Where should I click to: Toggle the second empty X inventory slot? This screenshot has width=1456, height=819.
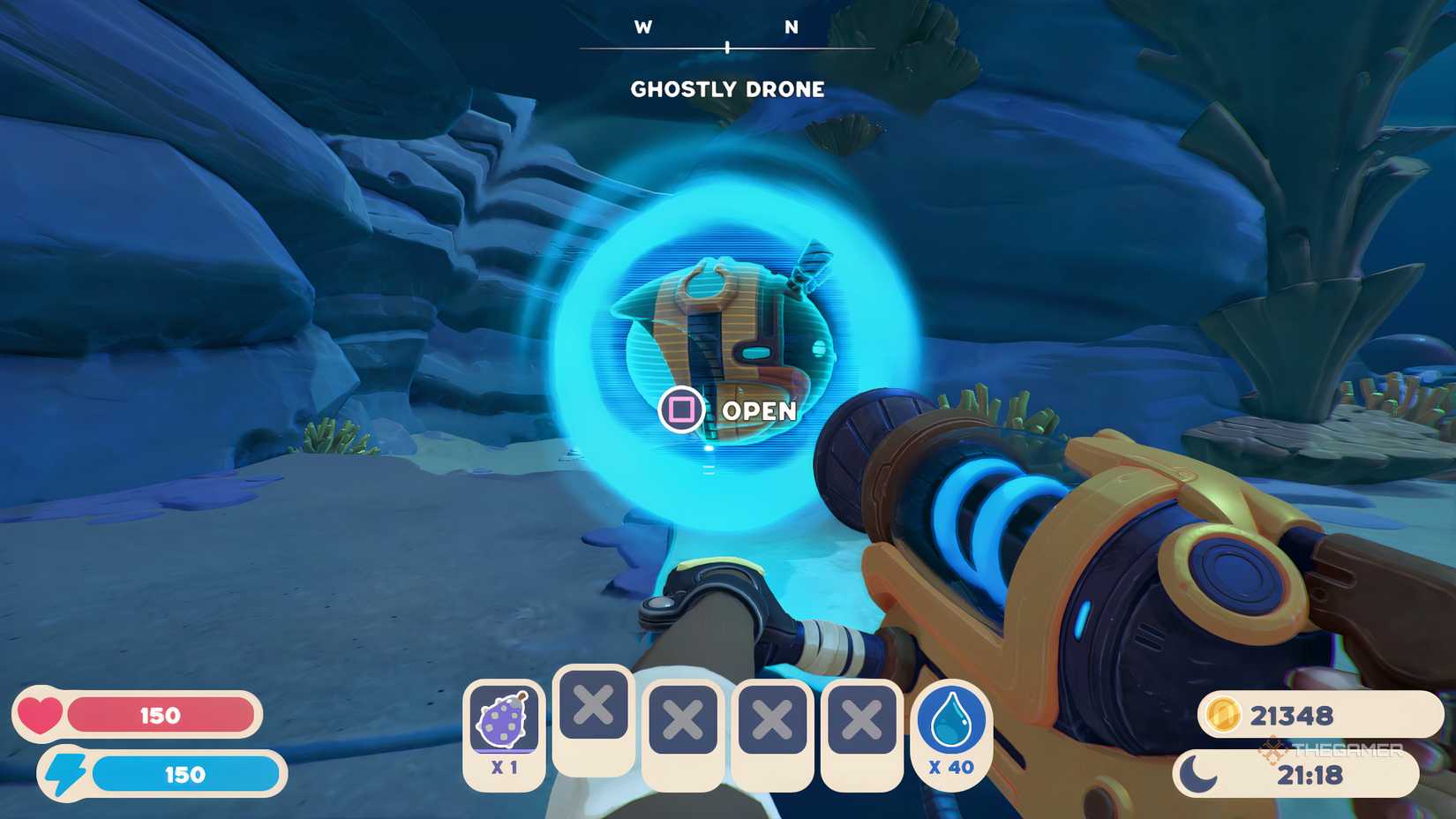(x=683, y=715)
